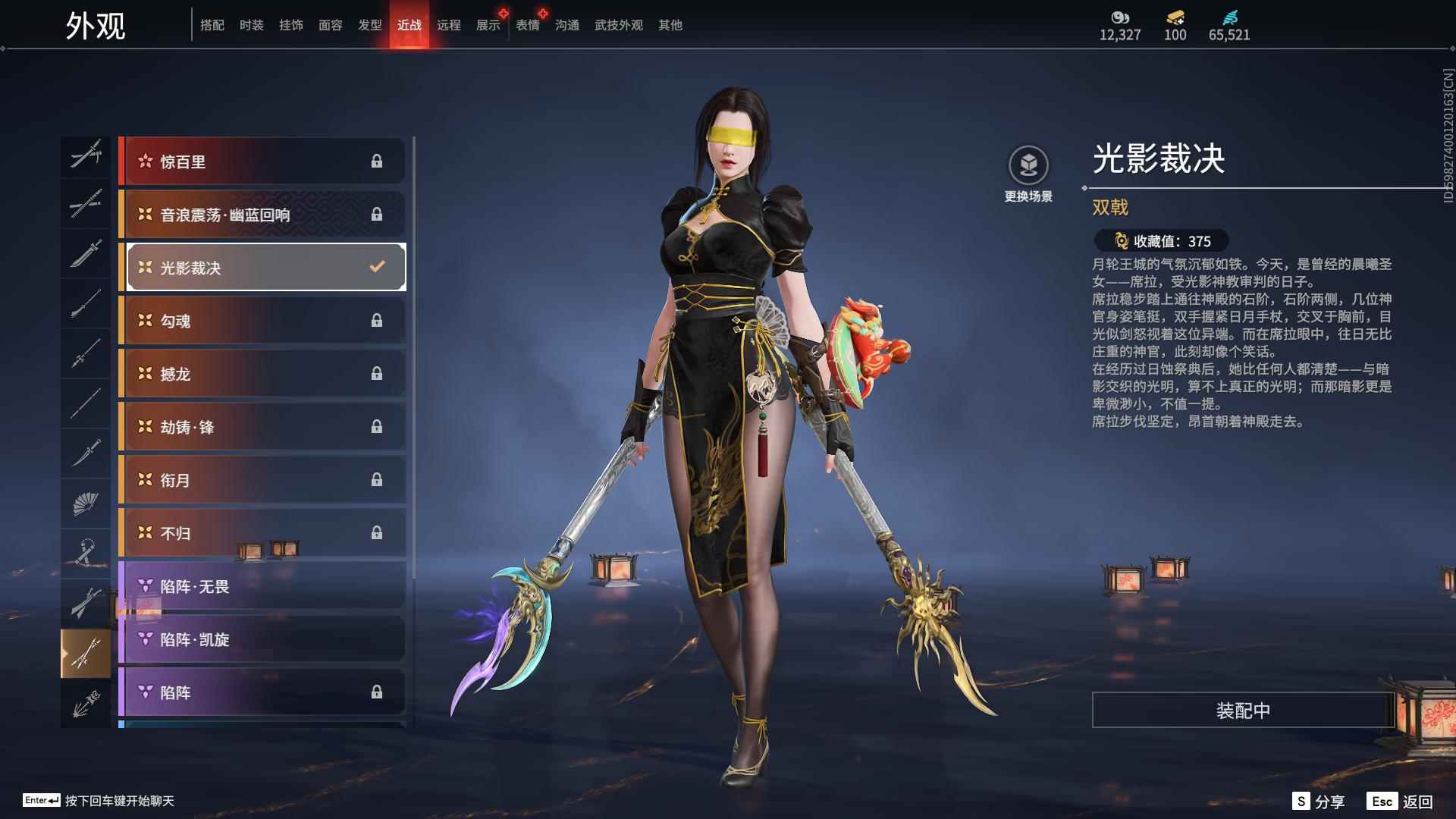
Task: Choose the 惊百里 weapon skin
Action: point(262,161)
